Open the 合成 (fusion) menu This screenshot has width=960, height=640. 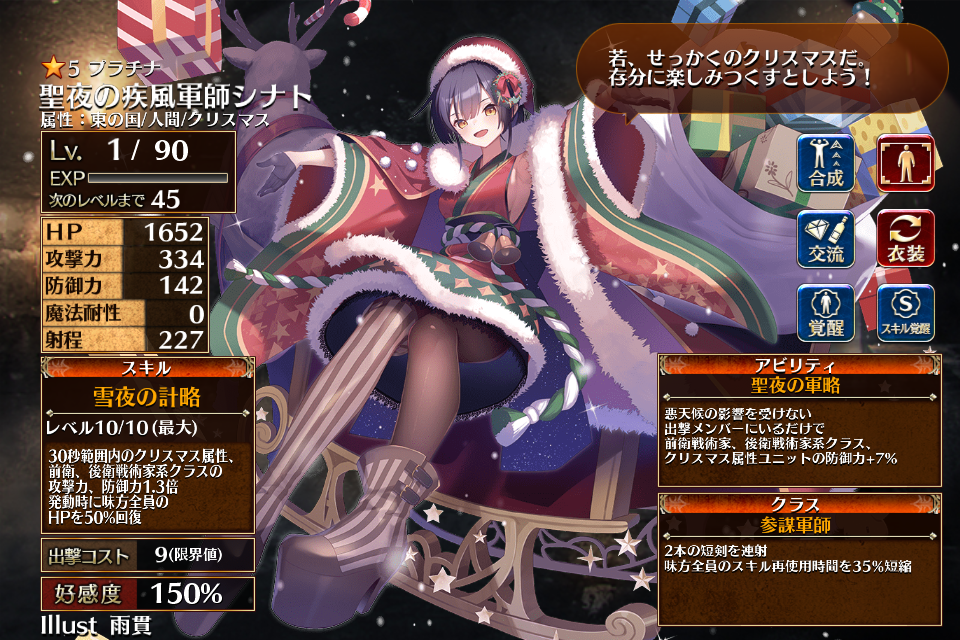click(x=826, y=162)
